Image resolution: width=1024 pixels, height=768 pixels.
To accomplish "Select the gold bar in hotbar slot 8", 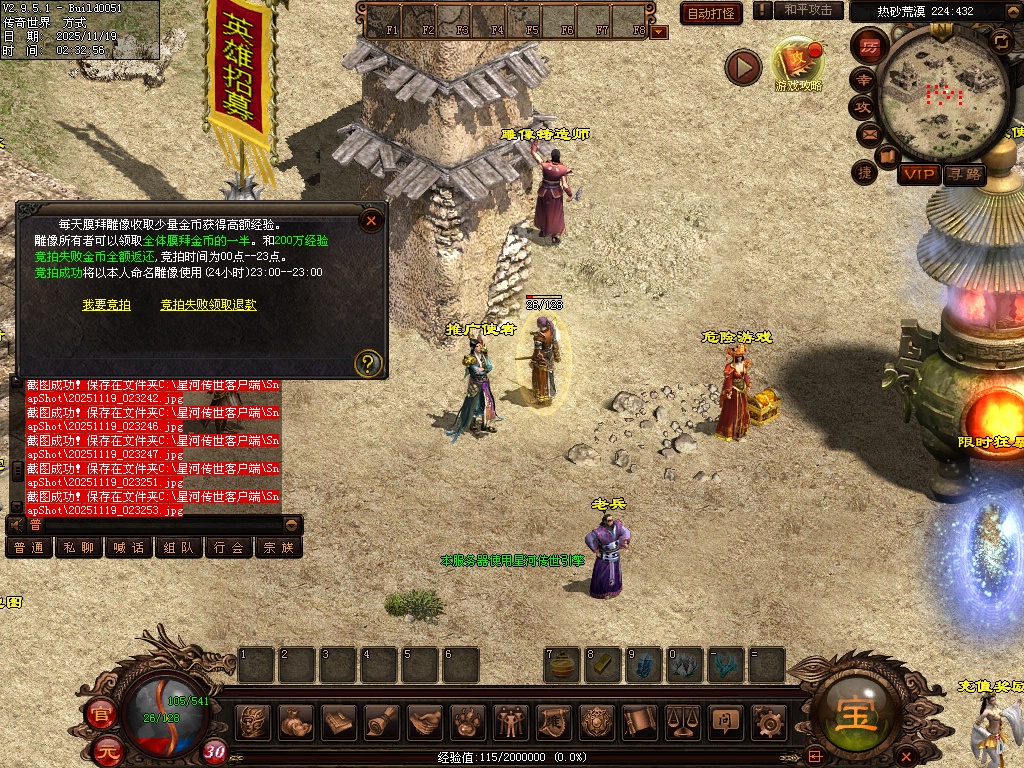I will (603, 665).
